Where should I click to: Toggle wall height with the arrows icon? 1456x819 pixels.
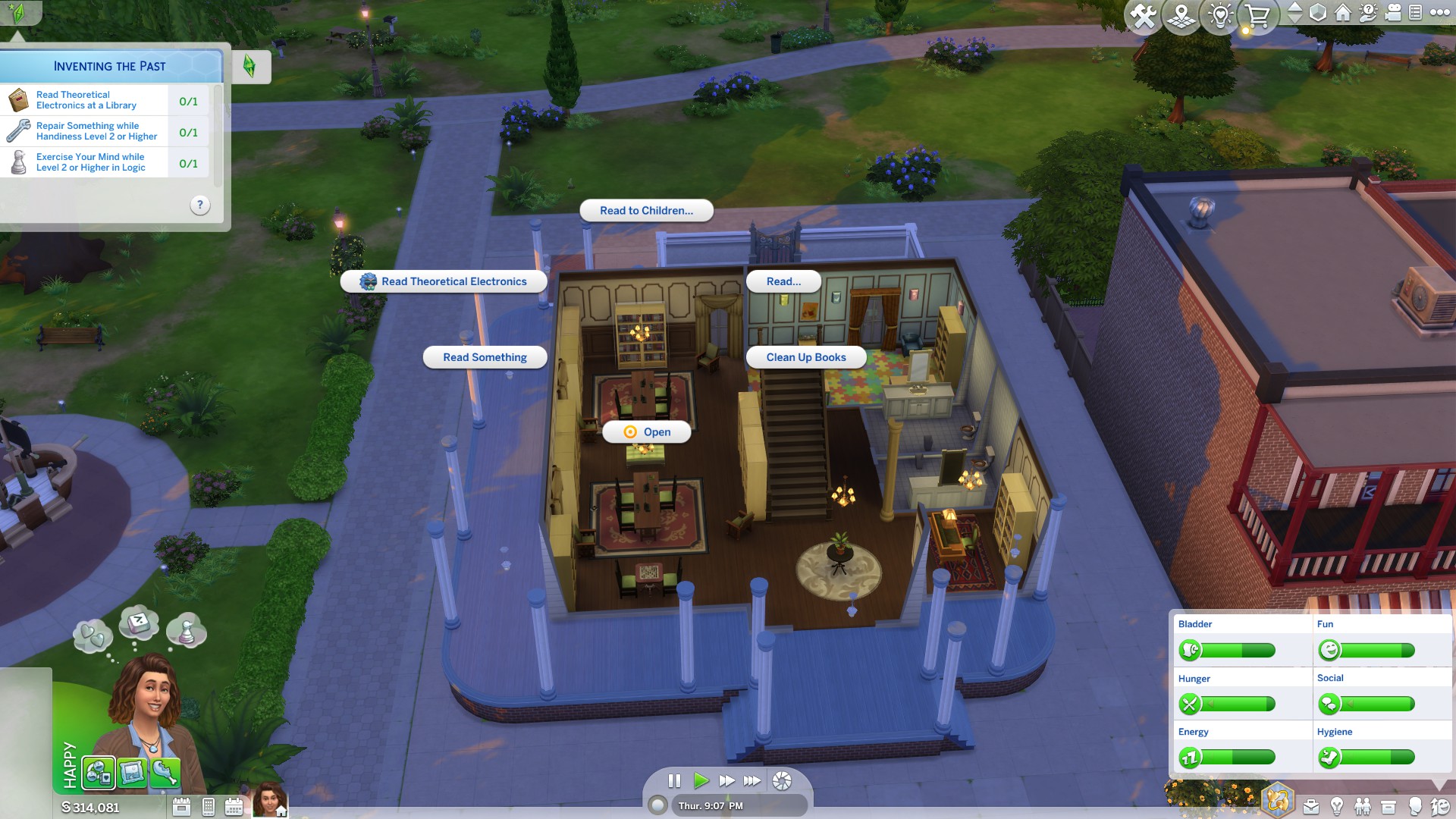click(1296, 13)
